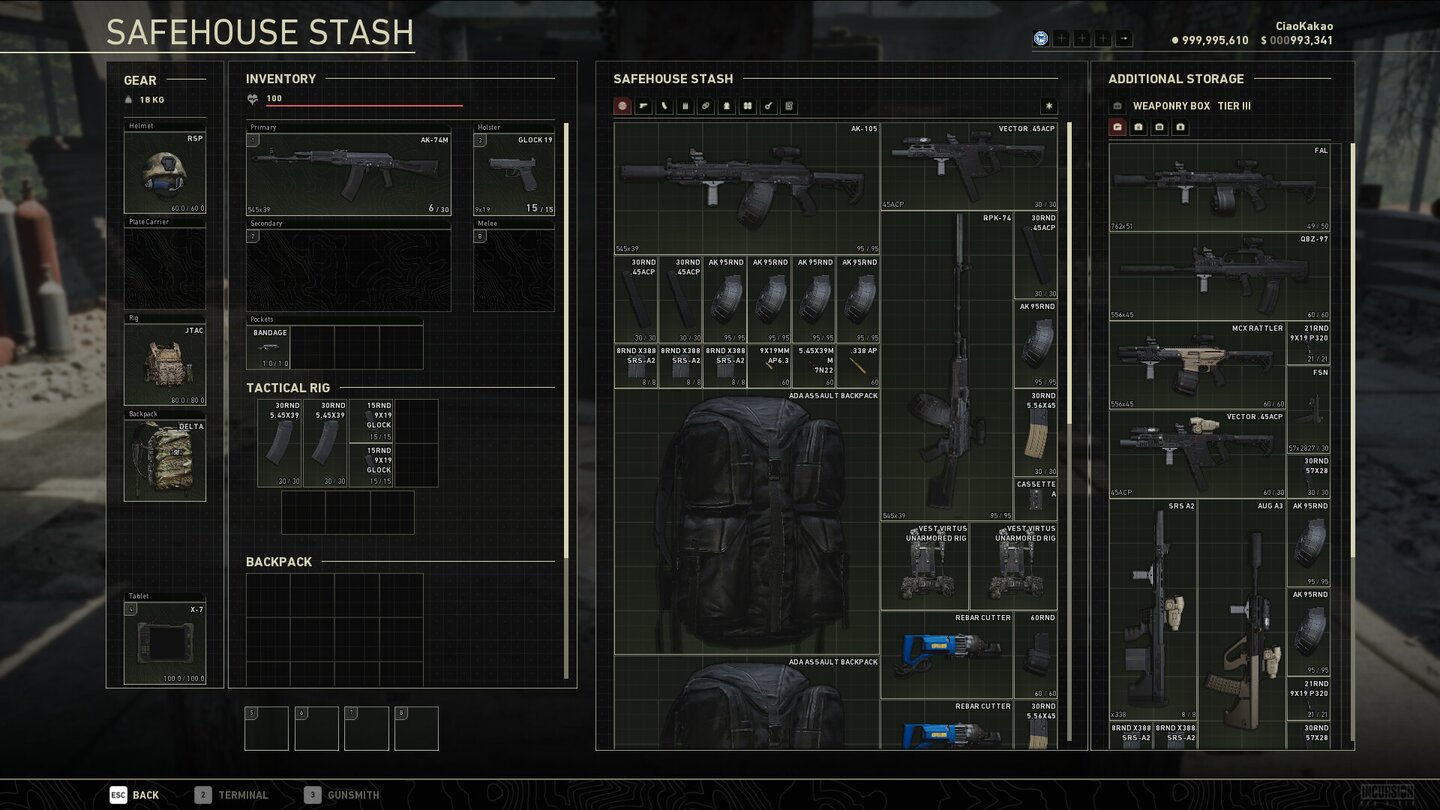
Task: Open the active loadout preset icon
Action: [x=1041, y=38]
